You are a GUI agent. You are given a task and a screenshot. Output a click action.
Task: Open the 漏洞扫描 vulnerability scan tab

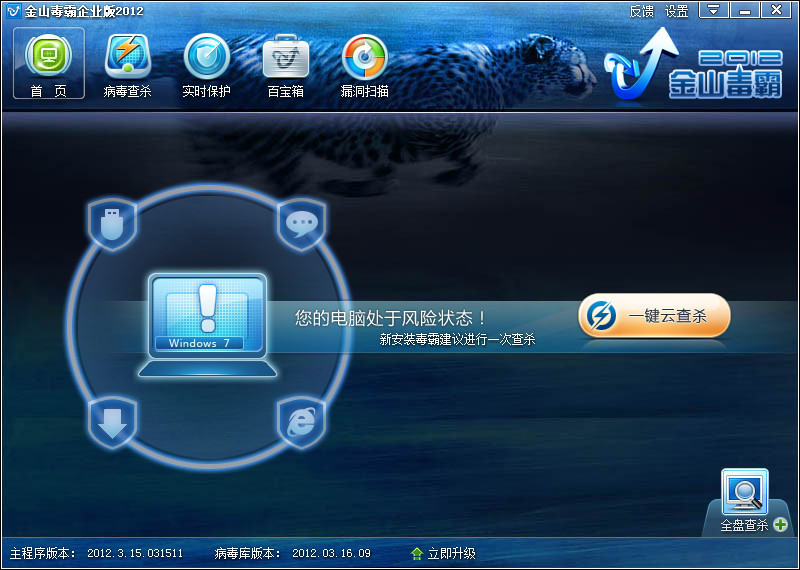click(364, 63)
